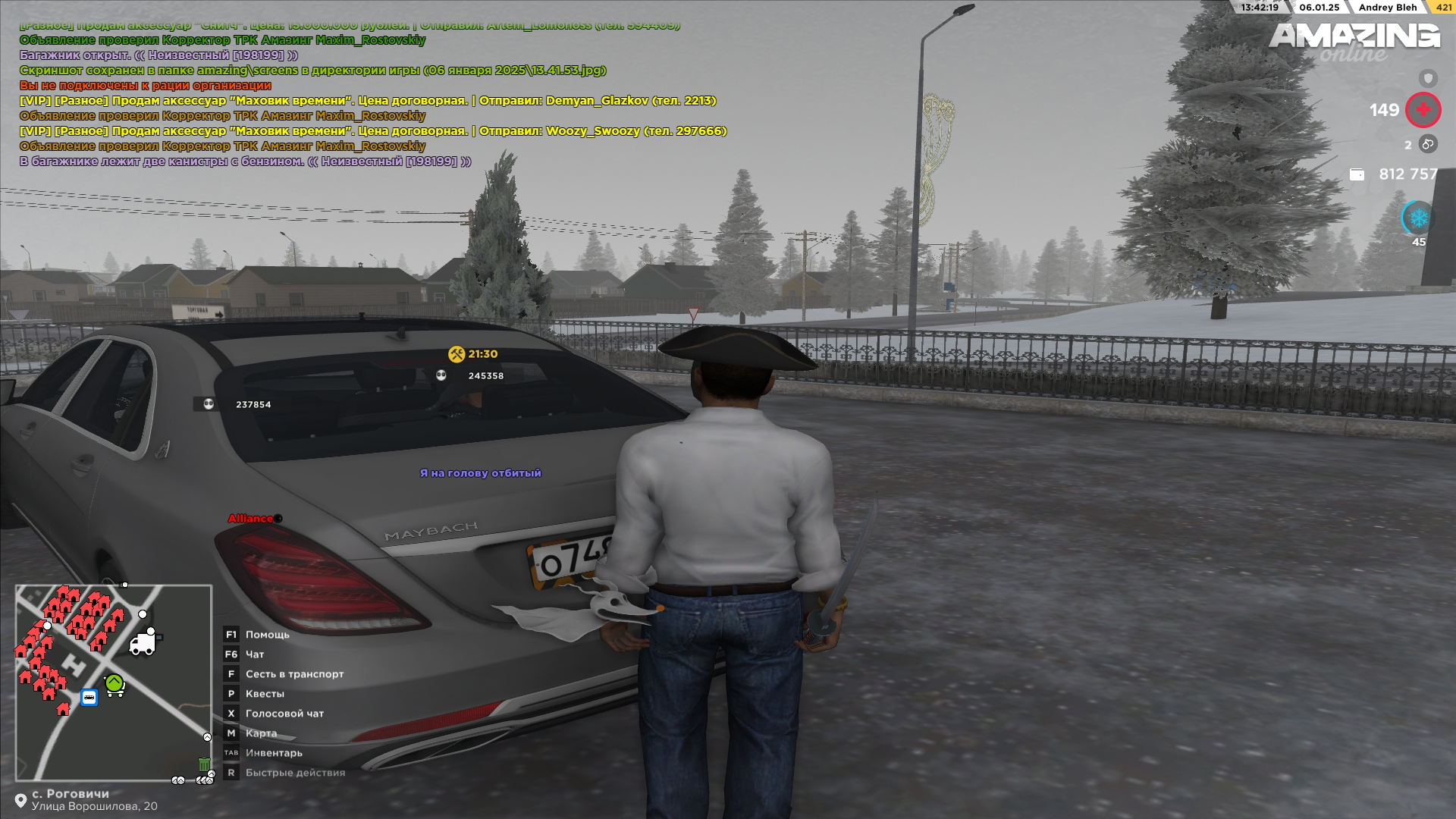Click the blue snowflake cold indicator
Image resolution: width=1456 pixels, height=819 pixels.
click(1418, 218)
